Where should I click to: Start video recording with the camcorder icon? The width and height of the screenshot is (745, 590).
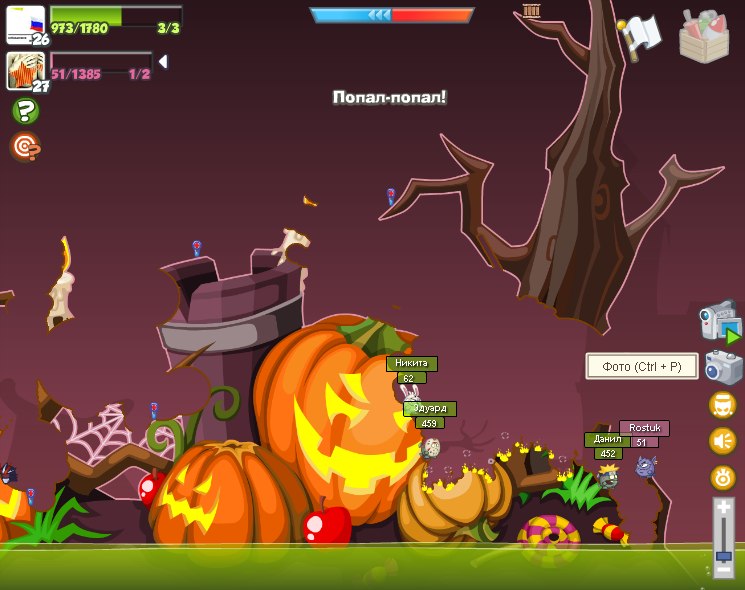(x=719, y=321)
